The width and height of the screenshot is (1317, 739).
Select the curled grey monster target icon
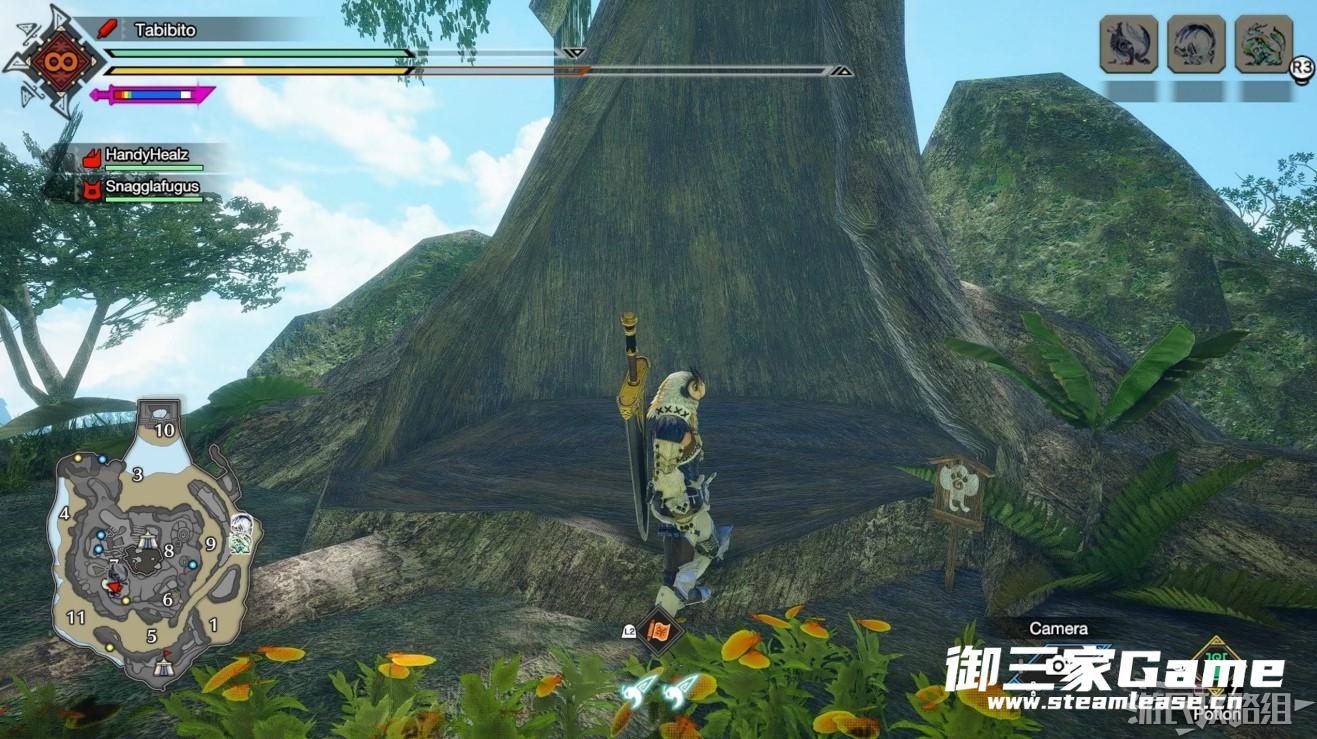click(1196, 44)
